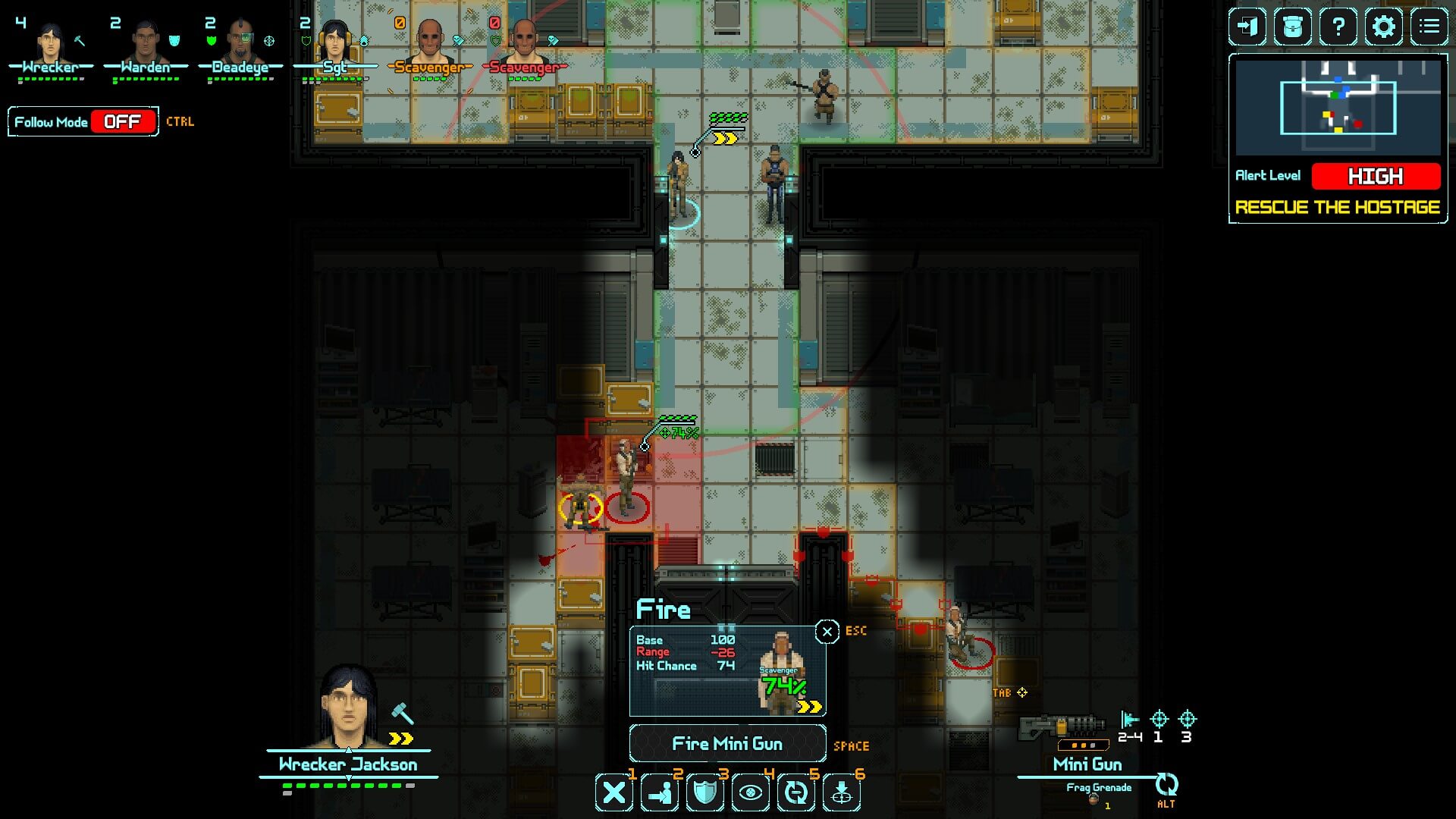This screenshot has width=1456, height=819.
Task: Toggle Follow Mode on
Action: pos(122,121)
